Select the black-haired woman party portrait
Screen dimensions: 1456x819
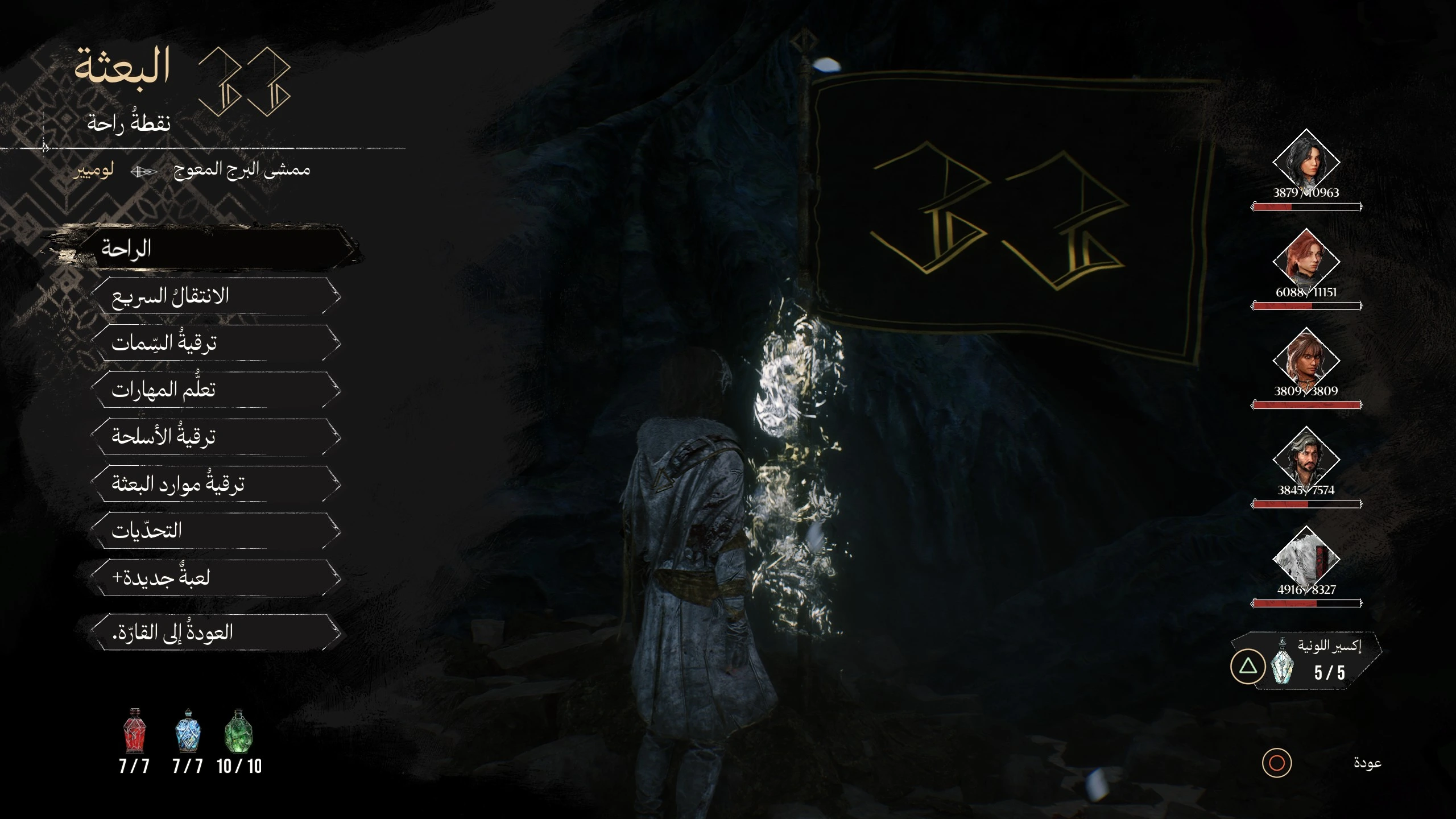[x=1306, y=163]
